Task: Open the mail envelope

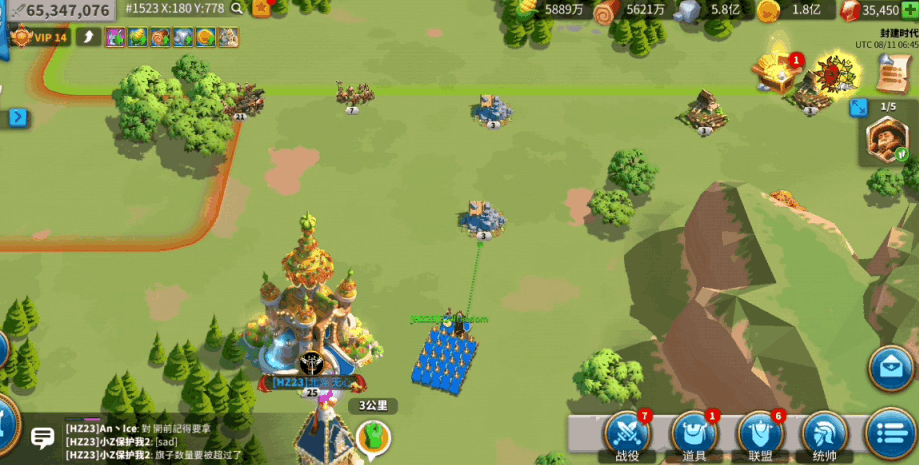Action: tap(890, 367)
